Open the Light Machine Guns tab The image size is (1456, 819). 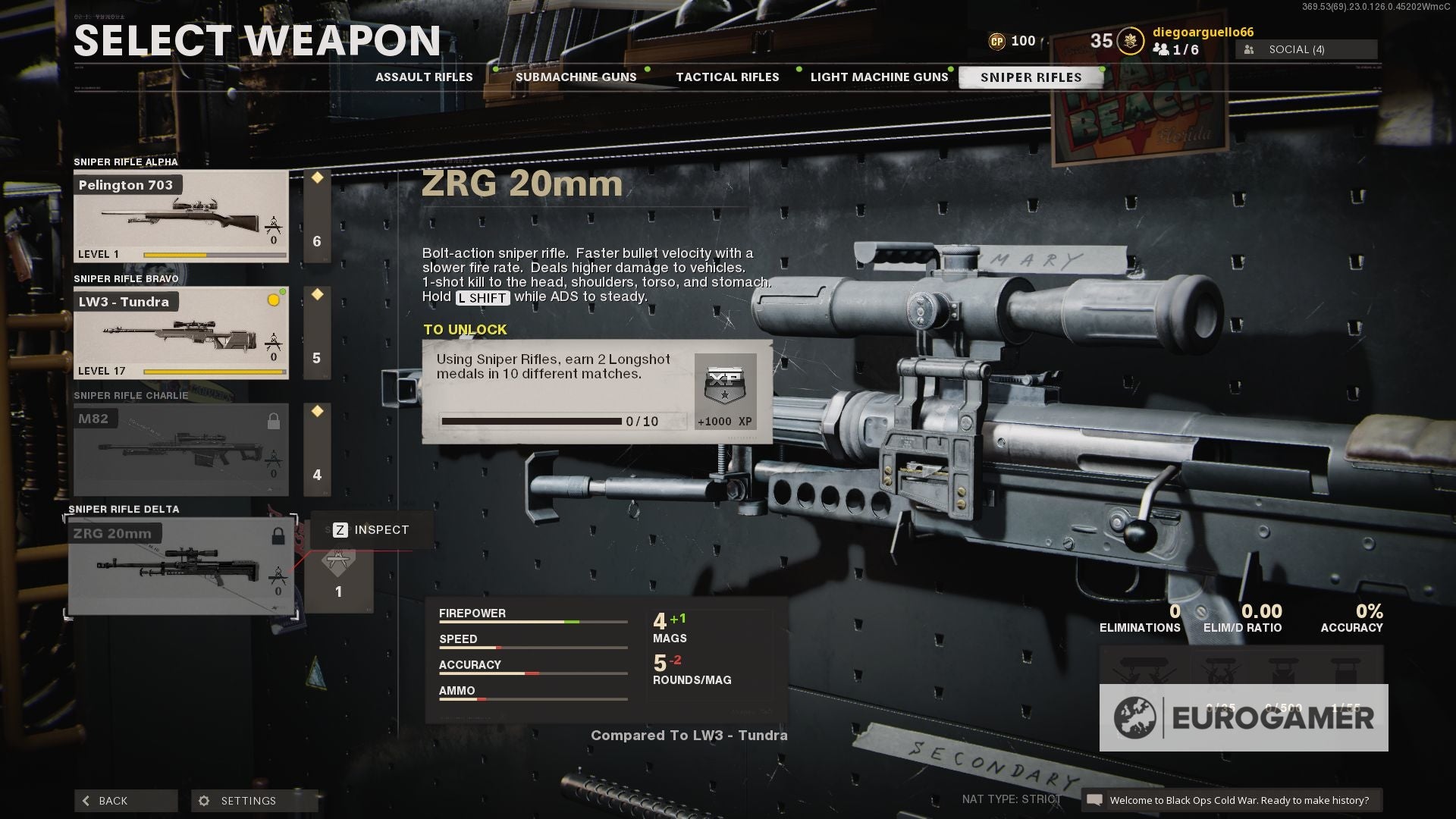pyautogui.click(x=880, y=77)
